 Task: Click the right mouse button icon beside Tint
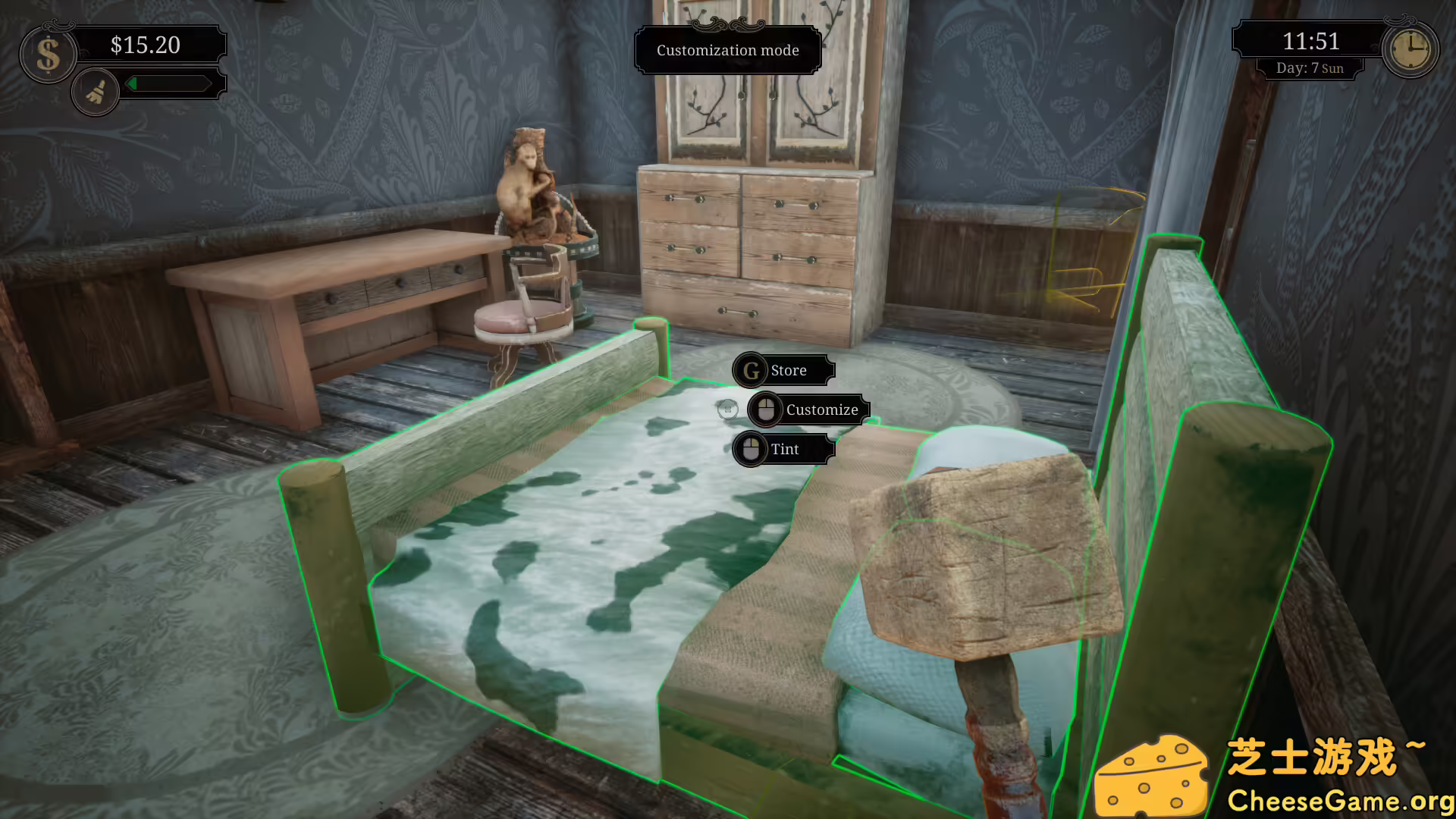pos(750,449)
